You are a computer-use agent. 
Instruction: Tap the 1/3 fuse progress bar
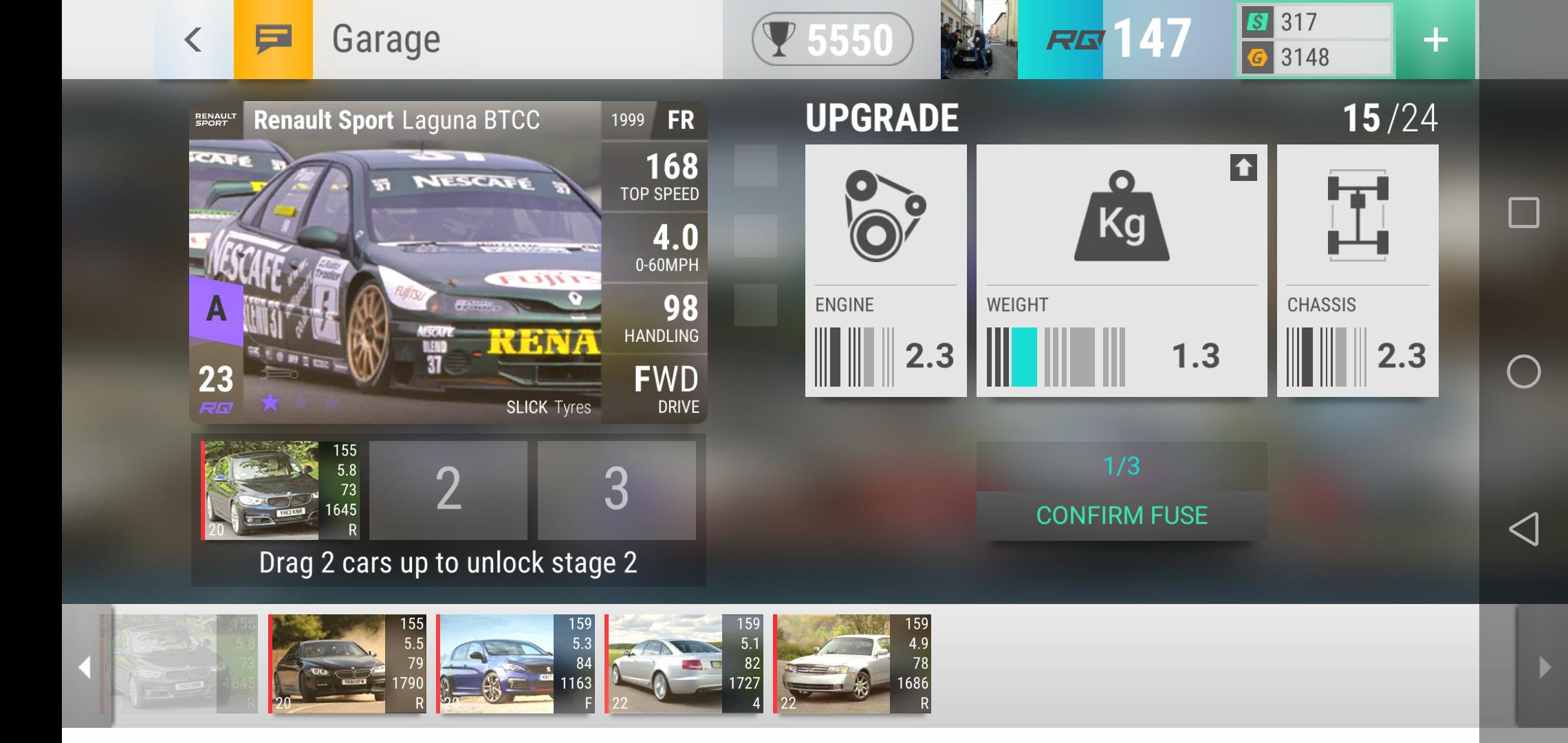1121,466
